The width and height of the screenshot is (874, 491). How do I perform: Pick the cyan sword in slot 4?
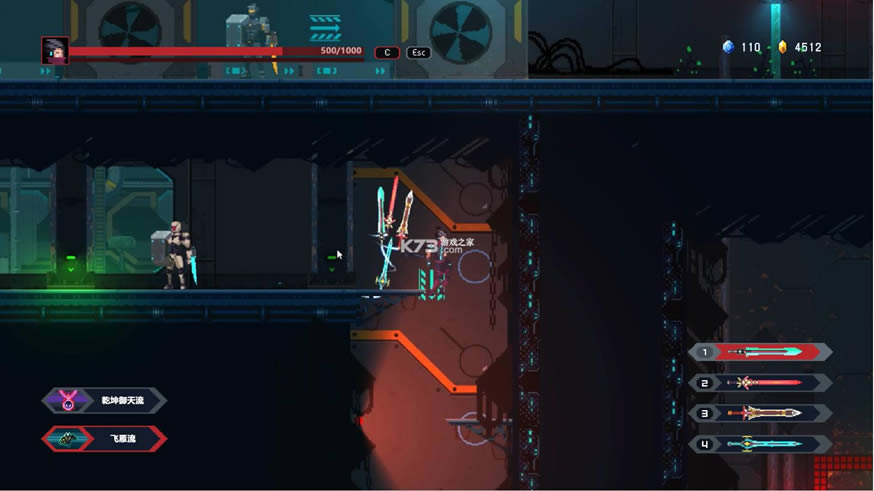click(761, 444)
